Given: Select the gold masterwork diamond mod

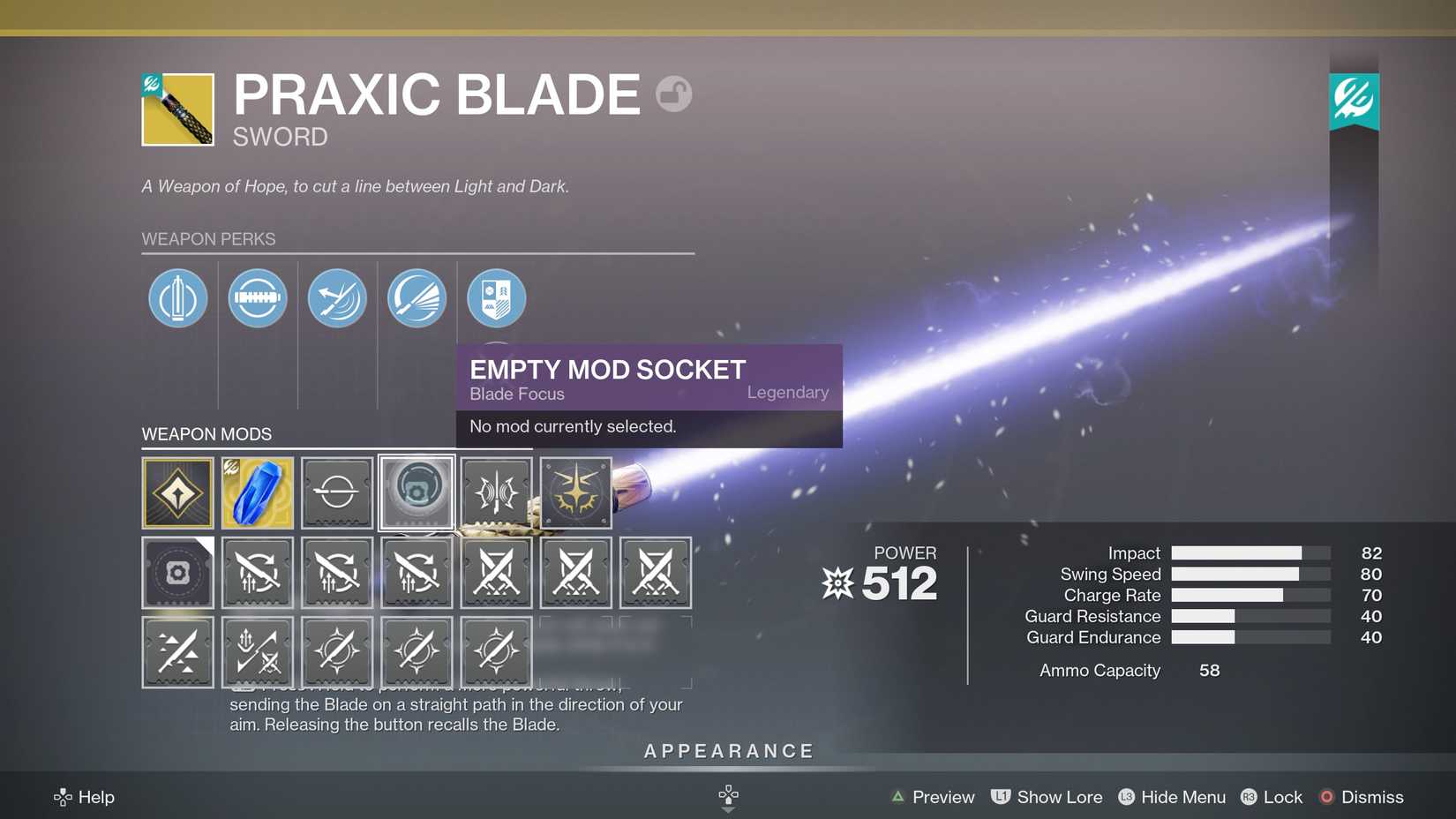Looking at the screenshot, I should [x=177, y=492].
